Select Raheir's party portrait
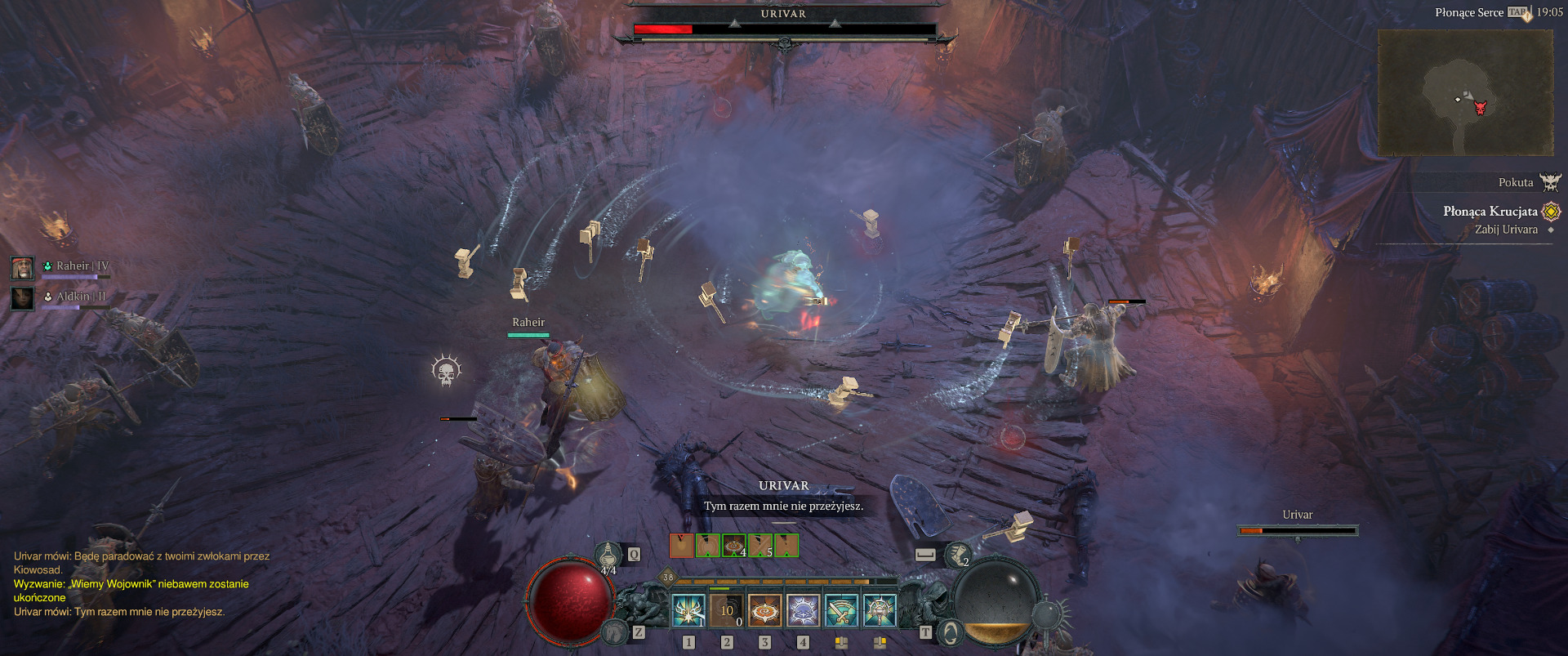Screen dimensions: 1568x656 coord(22,267)
